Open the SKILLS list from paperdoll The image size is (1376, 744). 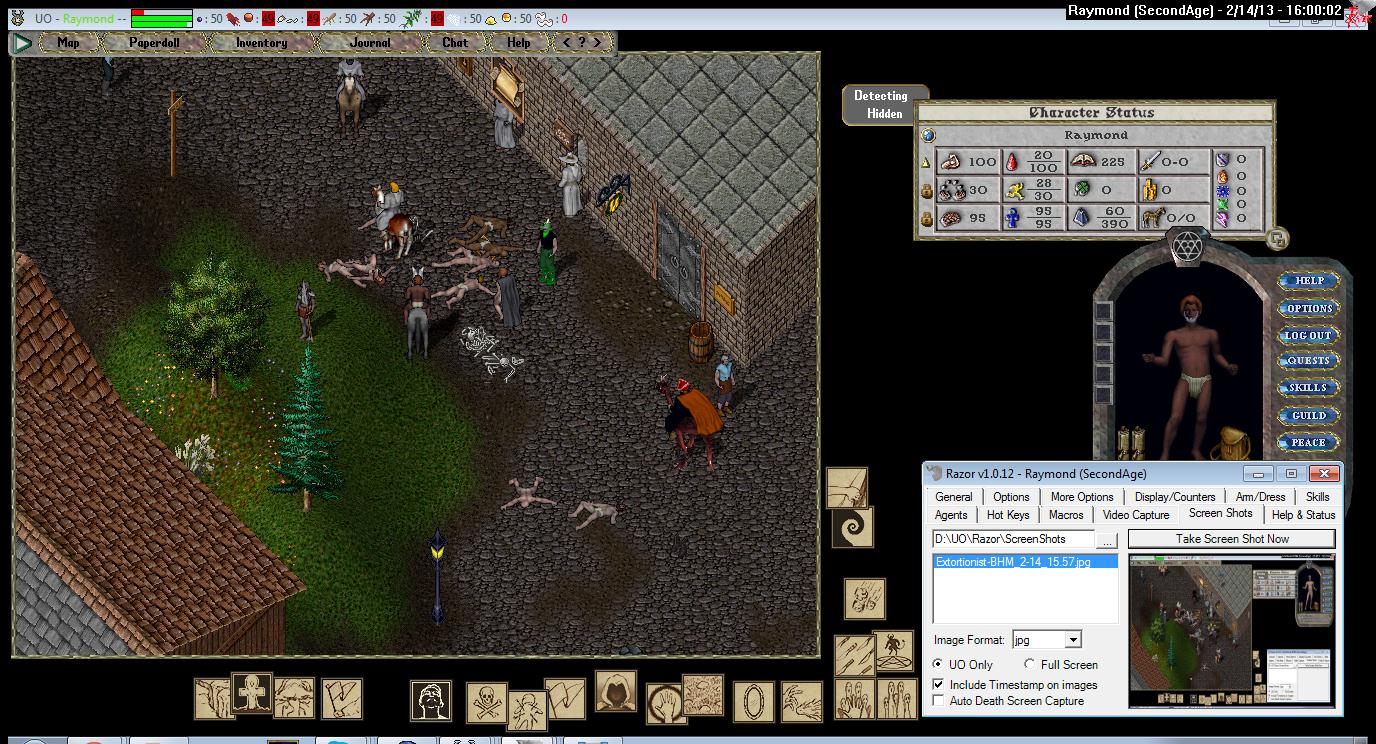(1309, 388)
